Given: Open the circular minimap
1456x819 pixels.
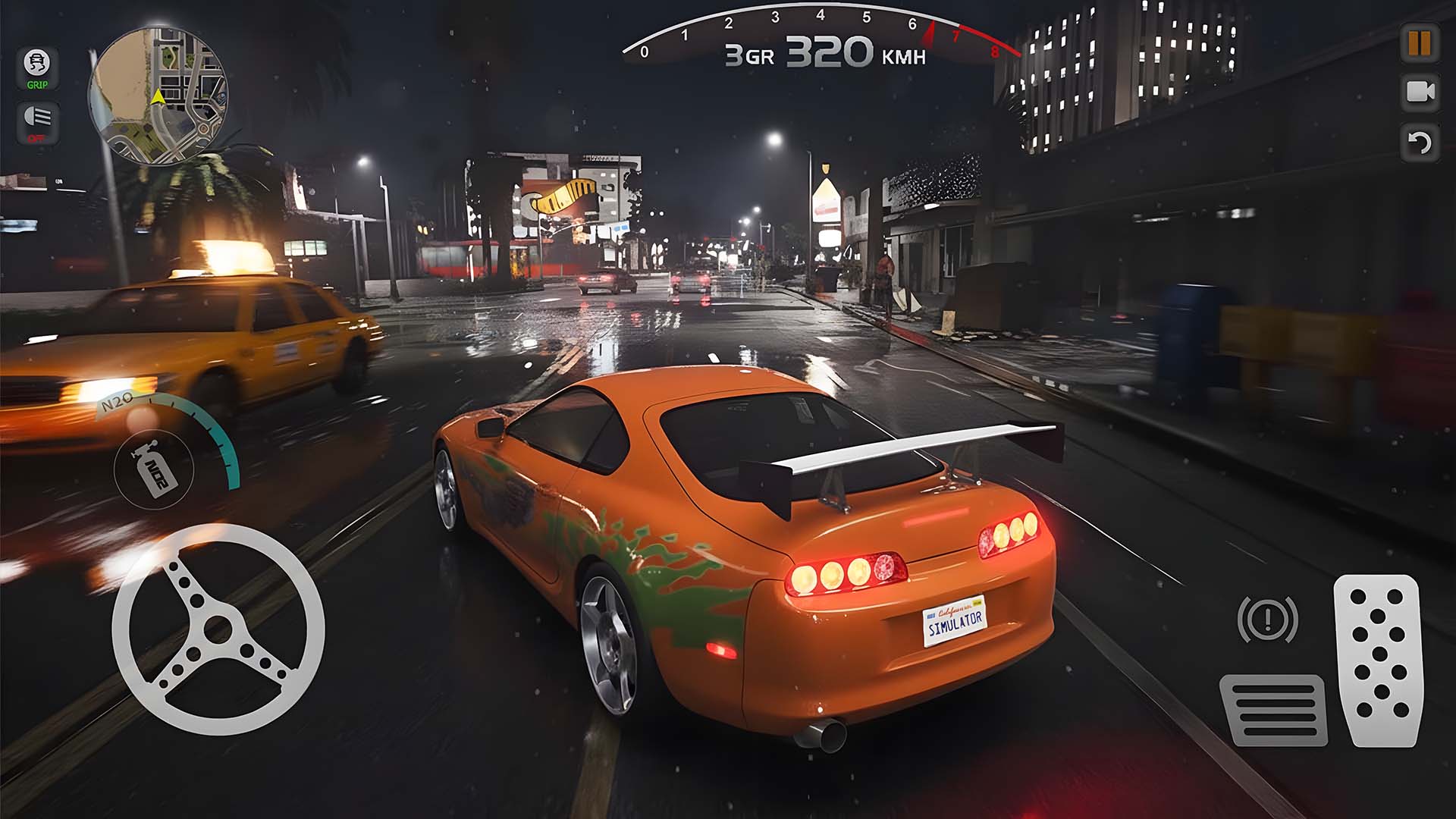Looking at the screenshot, I should point(158,96).
